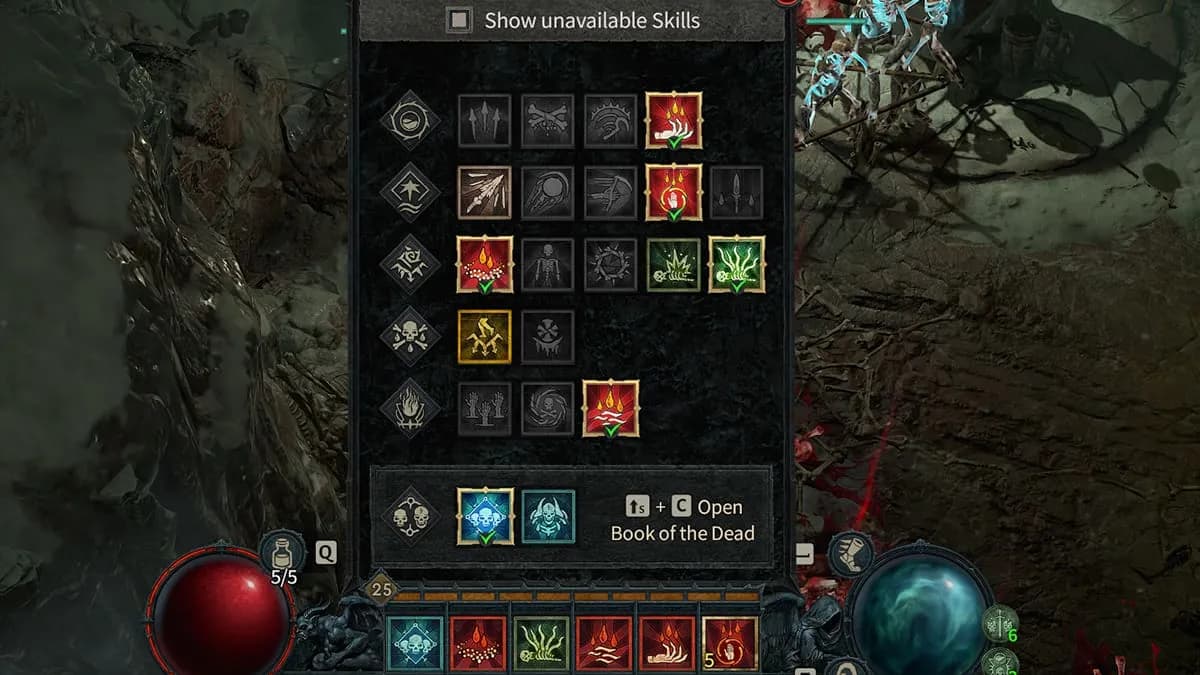Click the boot evade icon above the blue orb

[x=850, y=553]
